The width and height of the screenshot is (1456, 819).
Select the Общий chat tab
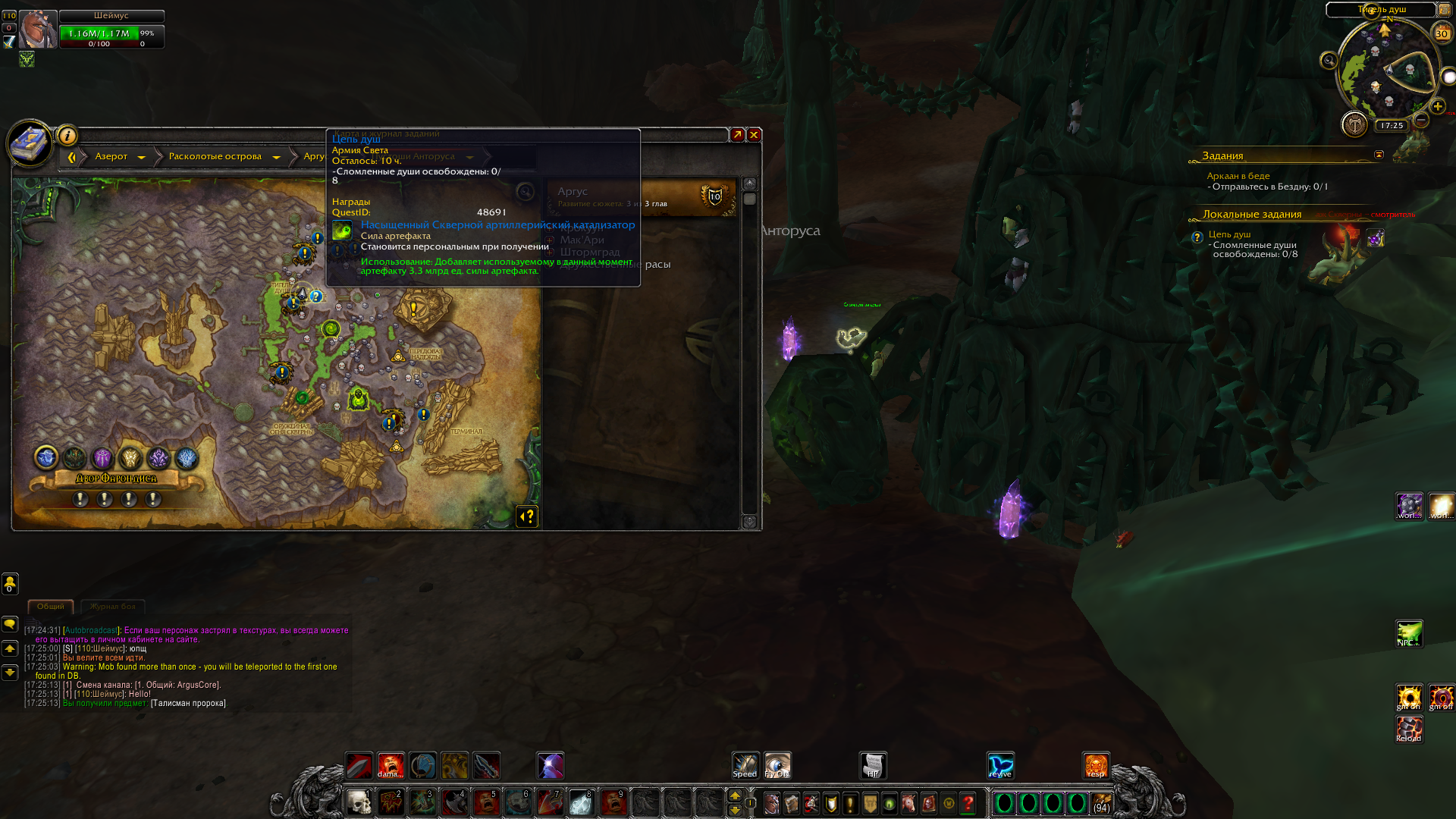tap(51, 607)
